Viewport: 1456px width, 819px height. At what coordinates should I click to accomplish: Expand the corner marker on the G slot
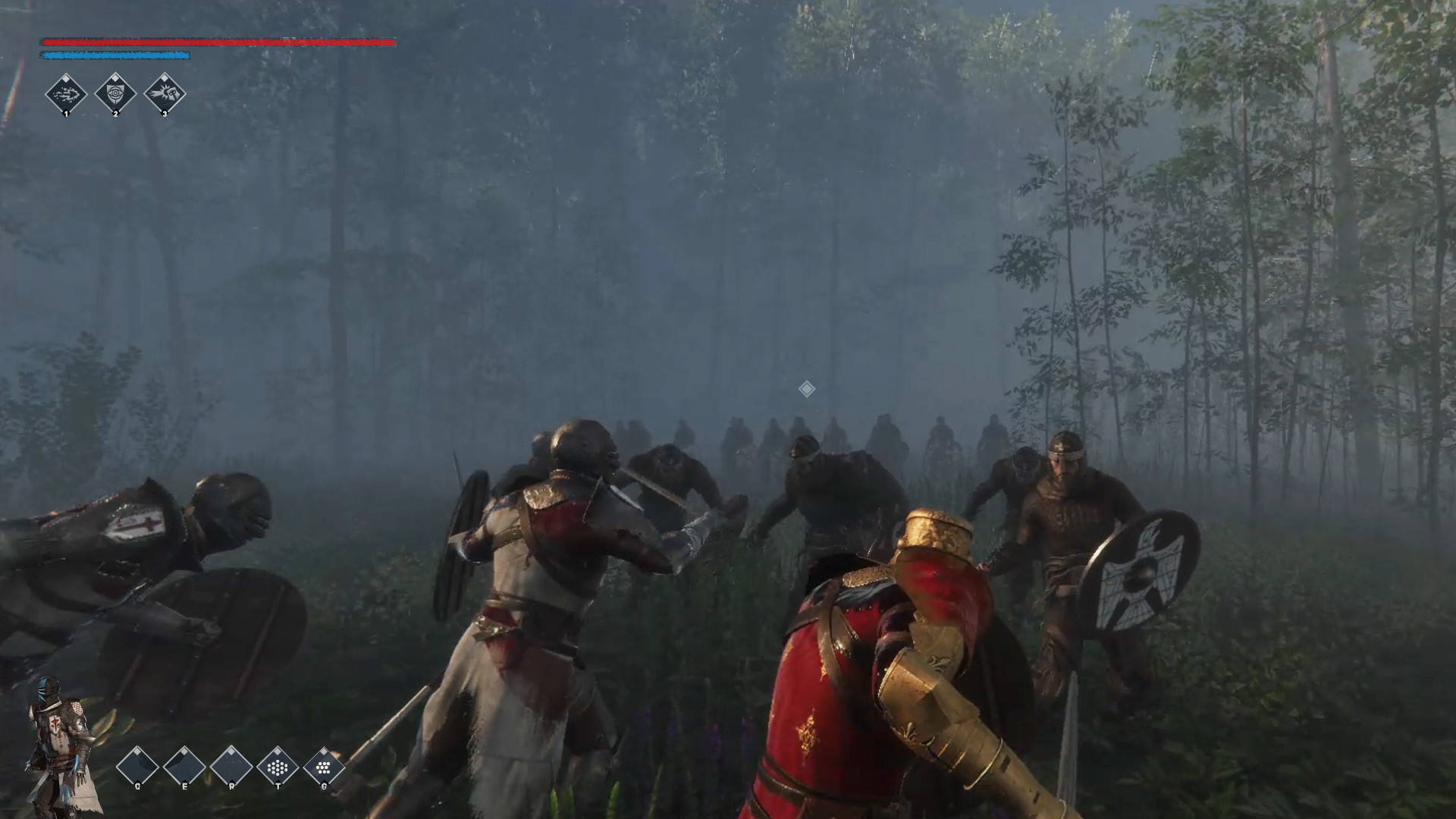point(324,751)
